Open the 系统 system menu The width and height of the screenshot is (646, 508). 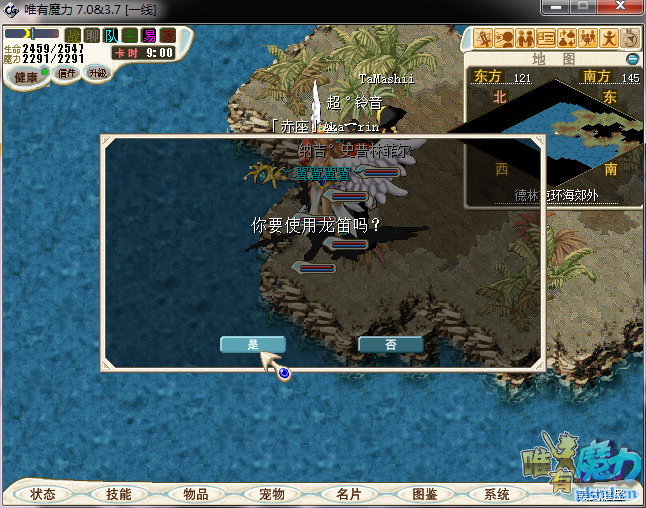pyautogui.click(x=497, y=494)
